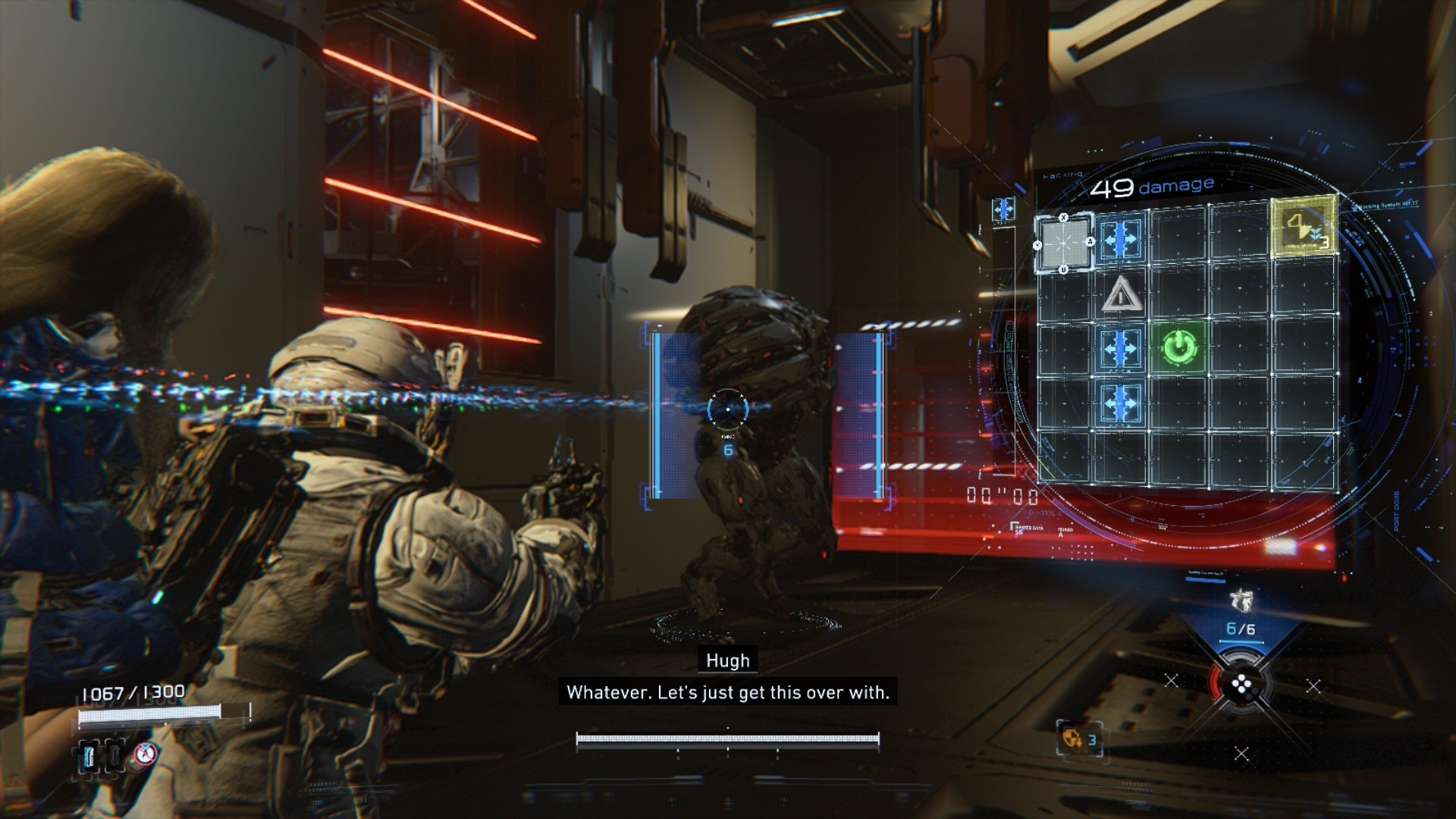This screenshot has width=1456, height=819.
Task: Click the red crossed-circle status icon
Action: click(144, 754)
